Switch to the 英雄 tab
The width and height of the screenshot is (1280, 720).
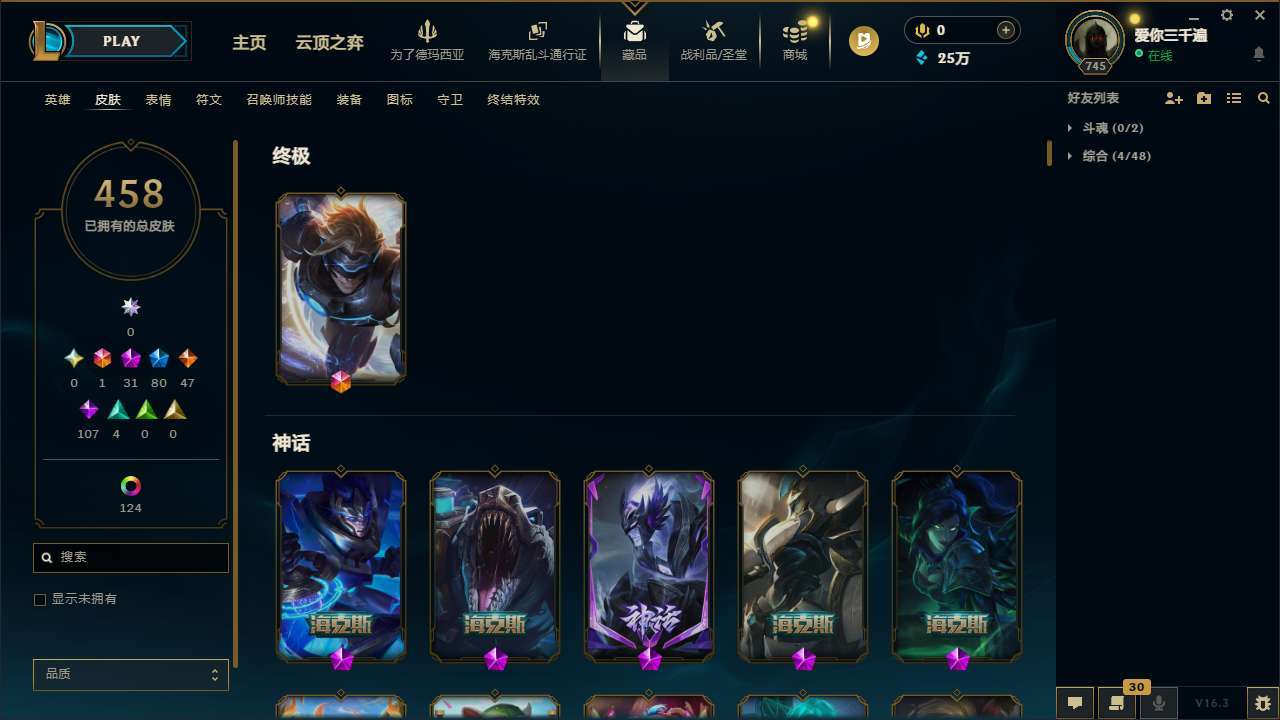(x=57, y=100)
